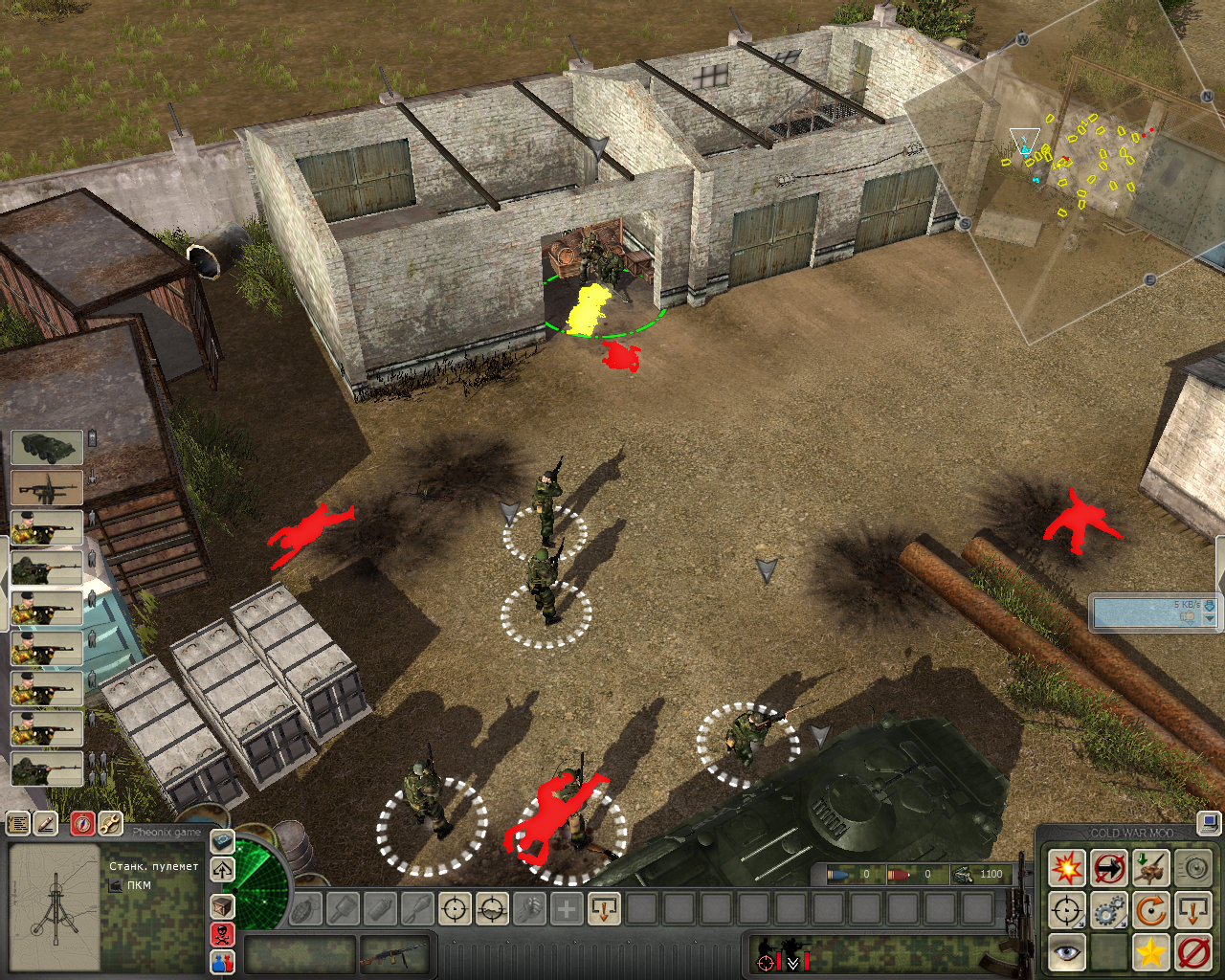Click the gold star order button
Image resolution: width=1225 pixels, height=980 pixels.
[x=1151, y=952]
